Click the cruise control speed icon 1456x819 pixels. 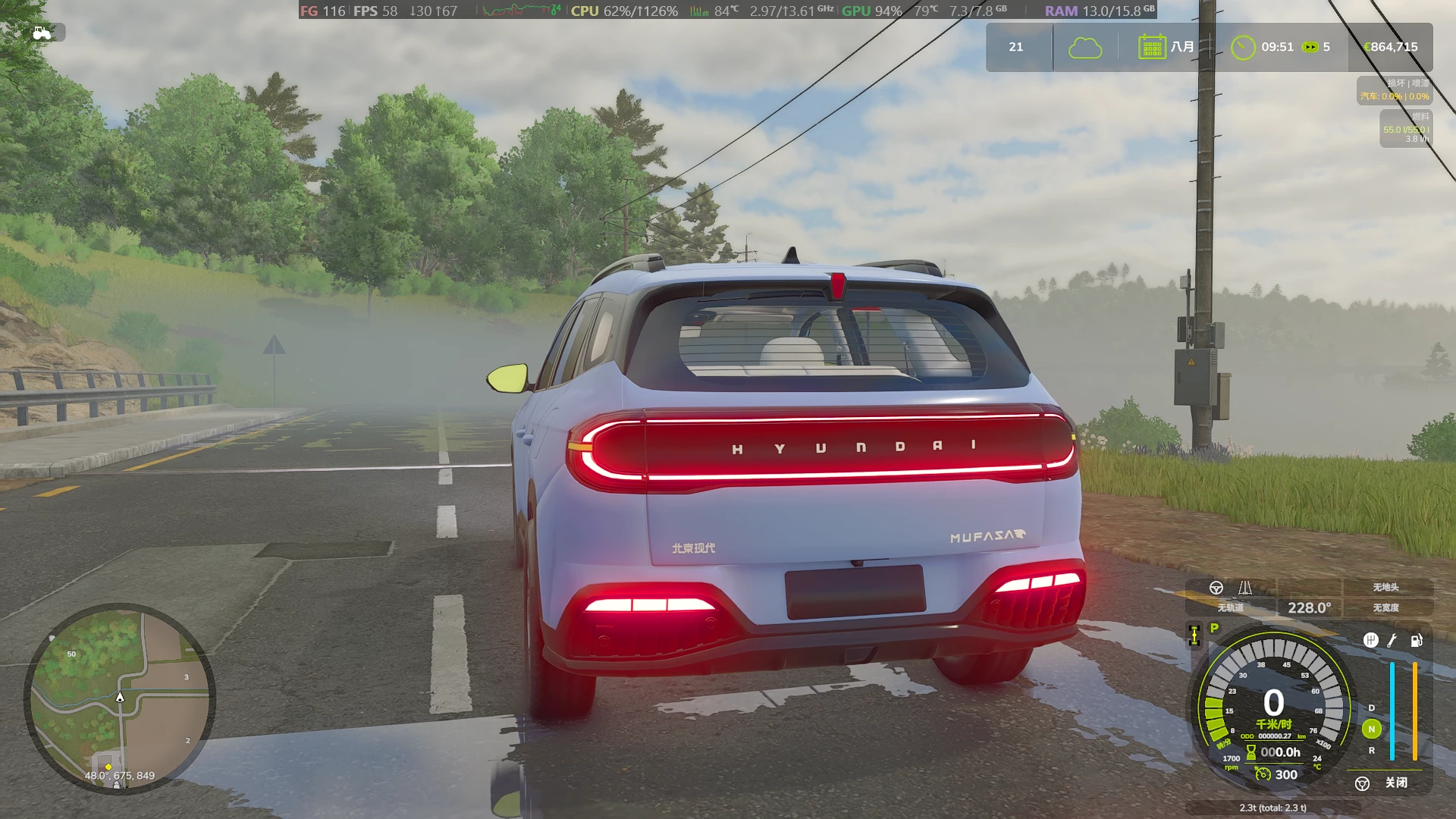point(1263,774)
